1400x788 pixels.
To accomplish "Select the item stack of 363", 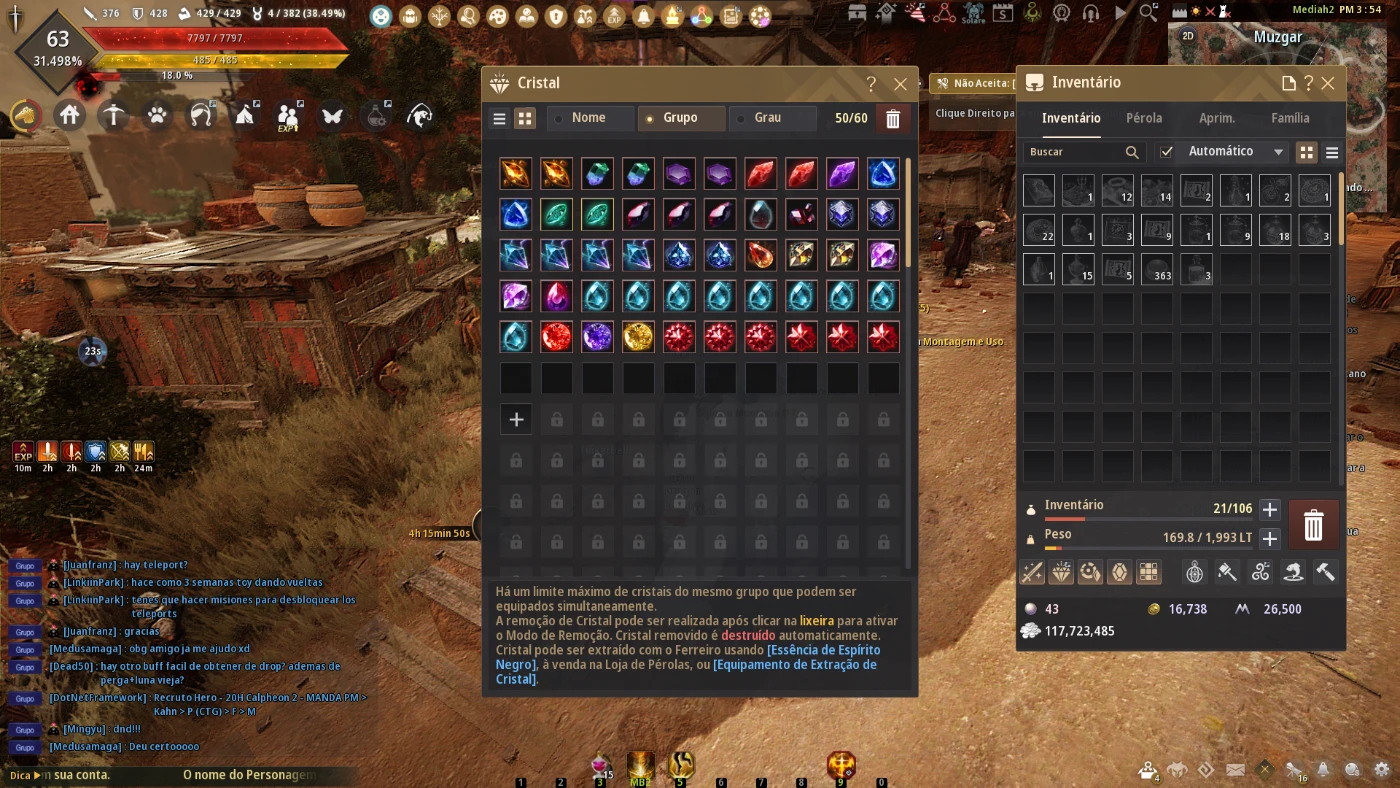I will 1157,269.
